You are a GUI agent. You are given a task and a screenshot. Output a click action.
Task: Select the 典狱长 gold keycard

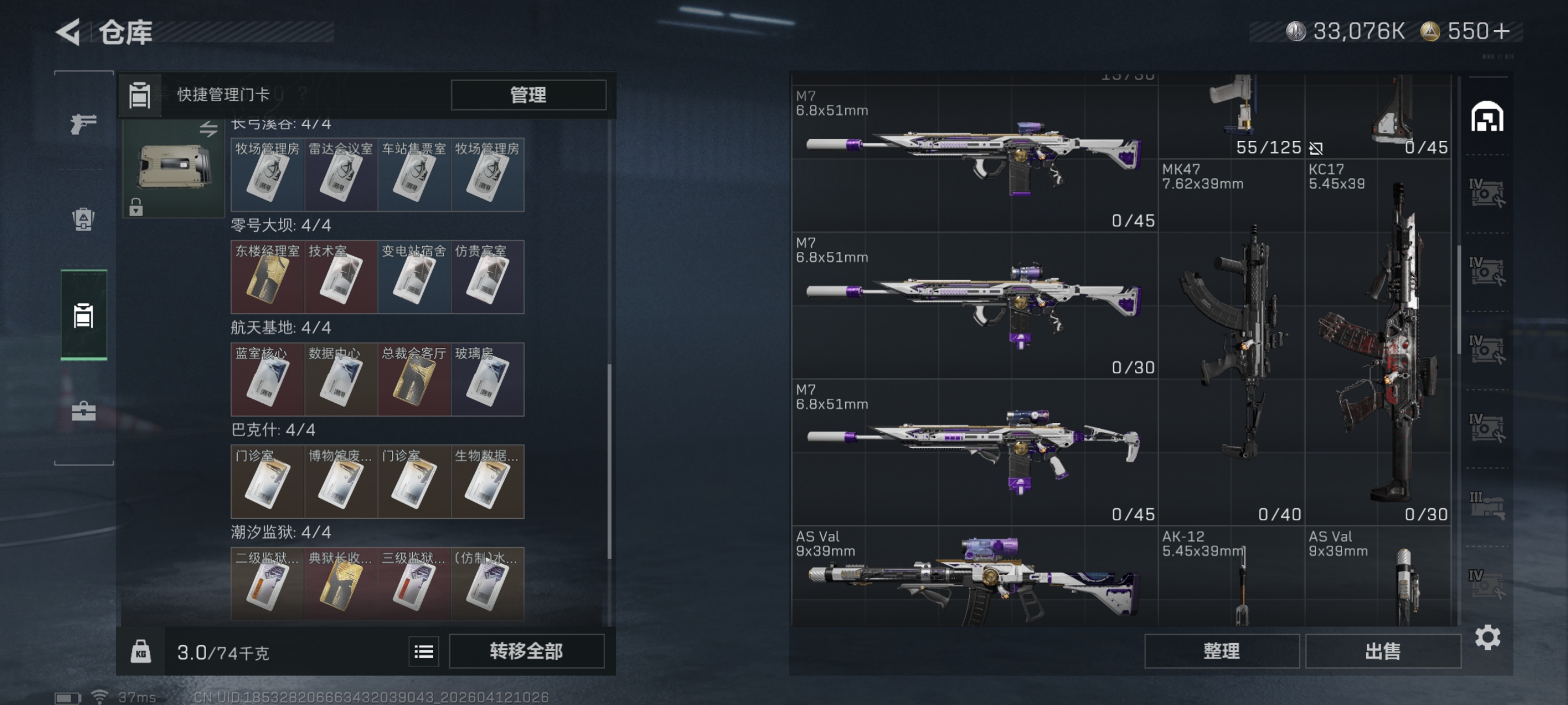(341, 584)
